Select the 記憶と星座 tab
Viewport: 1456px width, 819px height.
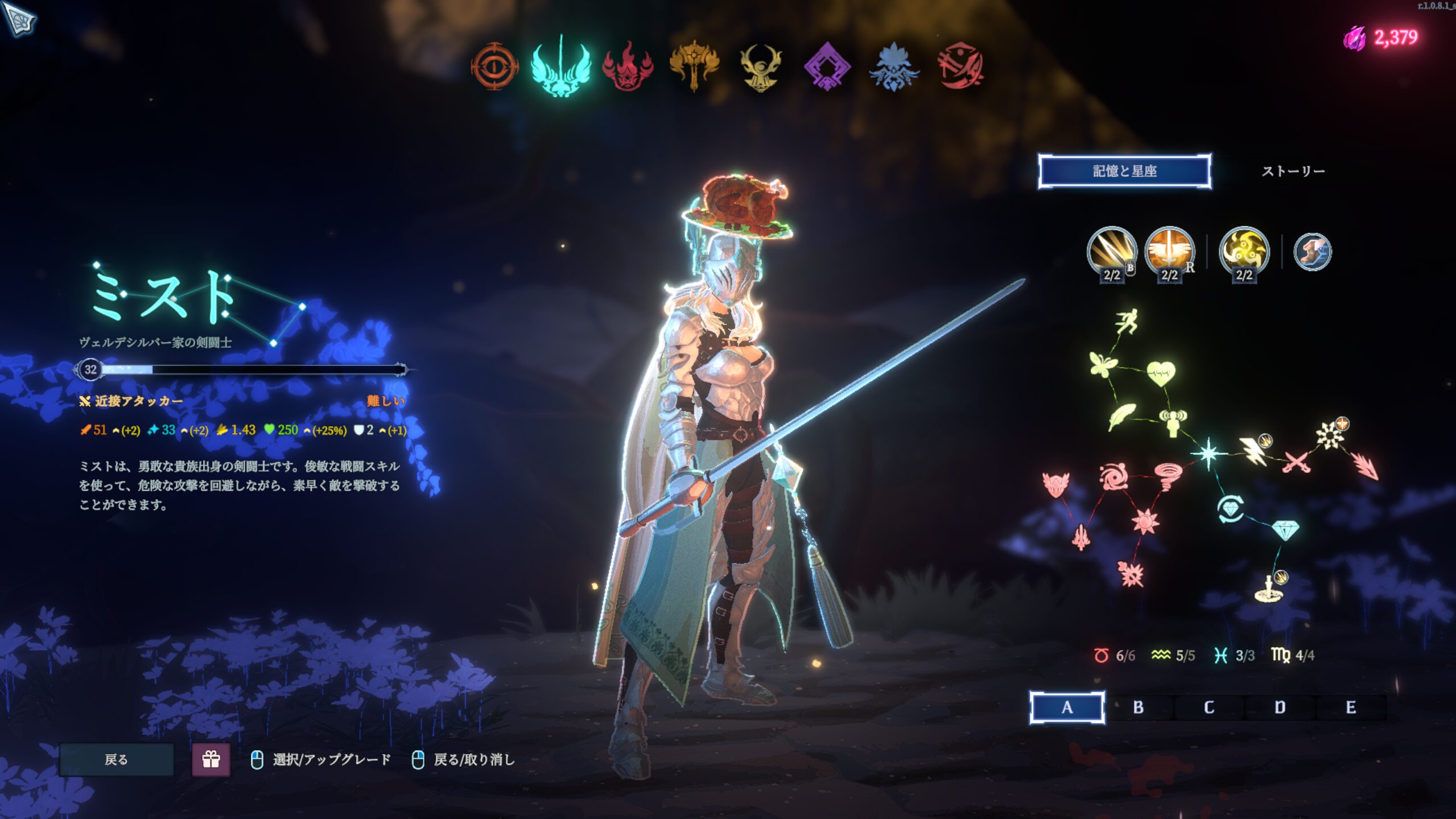click(x=1124, y=171)
